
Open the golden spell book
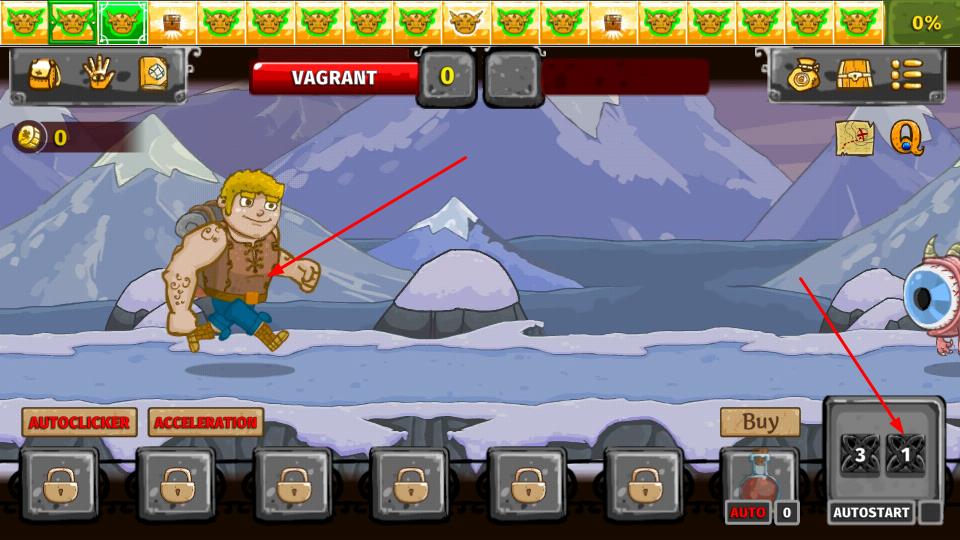click(x=153, y=74)
